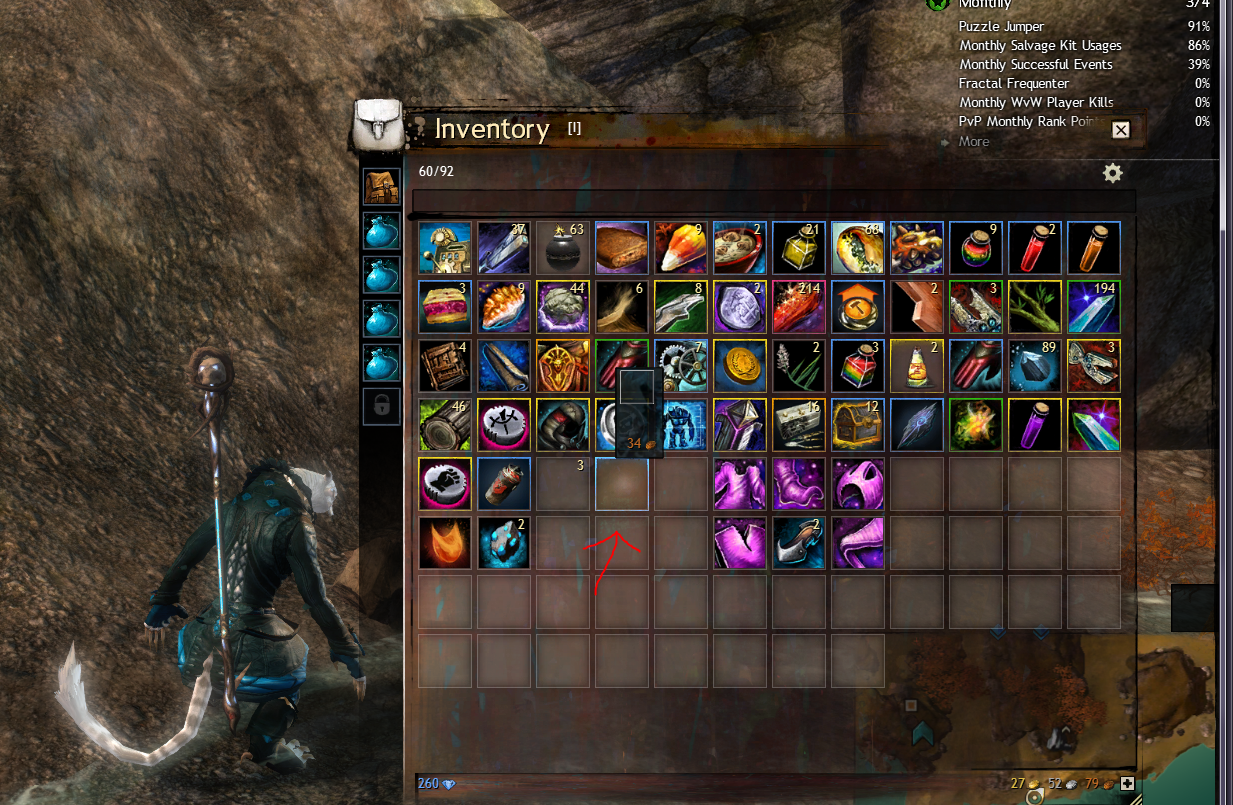This screenshot has height=805, width=1233.
Task: Expand the More achievements link
Action: click(x=973, y=142)
